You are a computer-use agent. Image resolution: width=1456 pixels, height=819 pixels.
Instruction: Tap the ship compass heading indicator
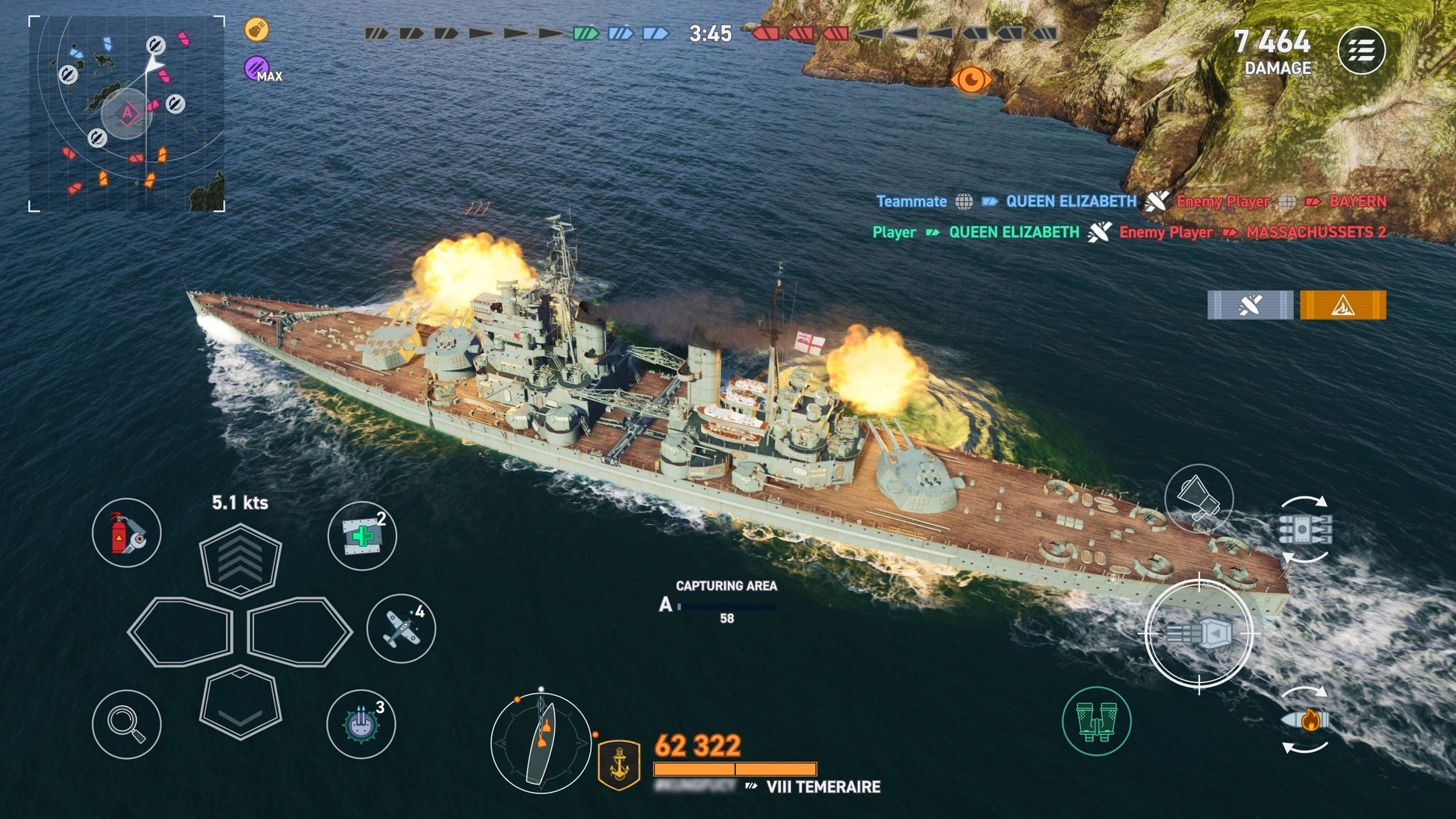(541, 743)
